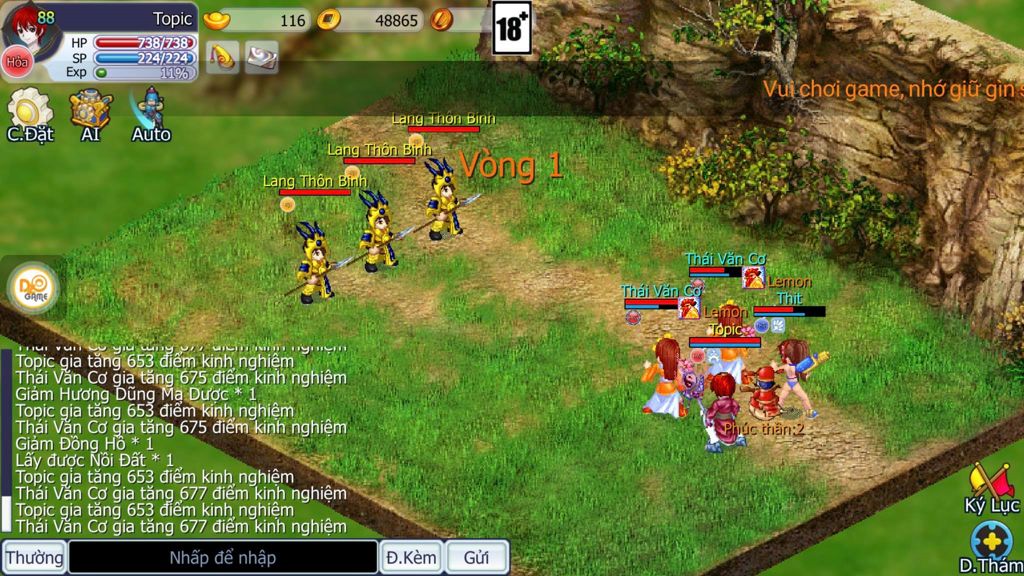Switch the Thường chat channel
Screen dimensions: 1024x576
pos(34,557)
